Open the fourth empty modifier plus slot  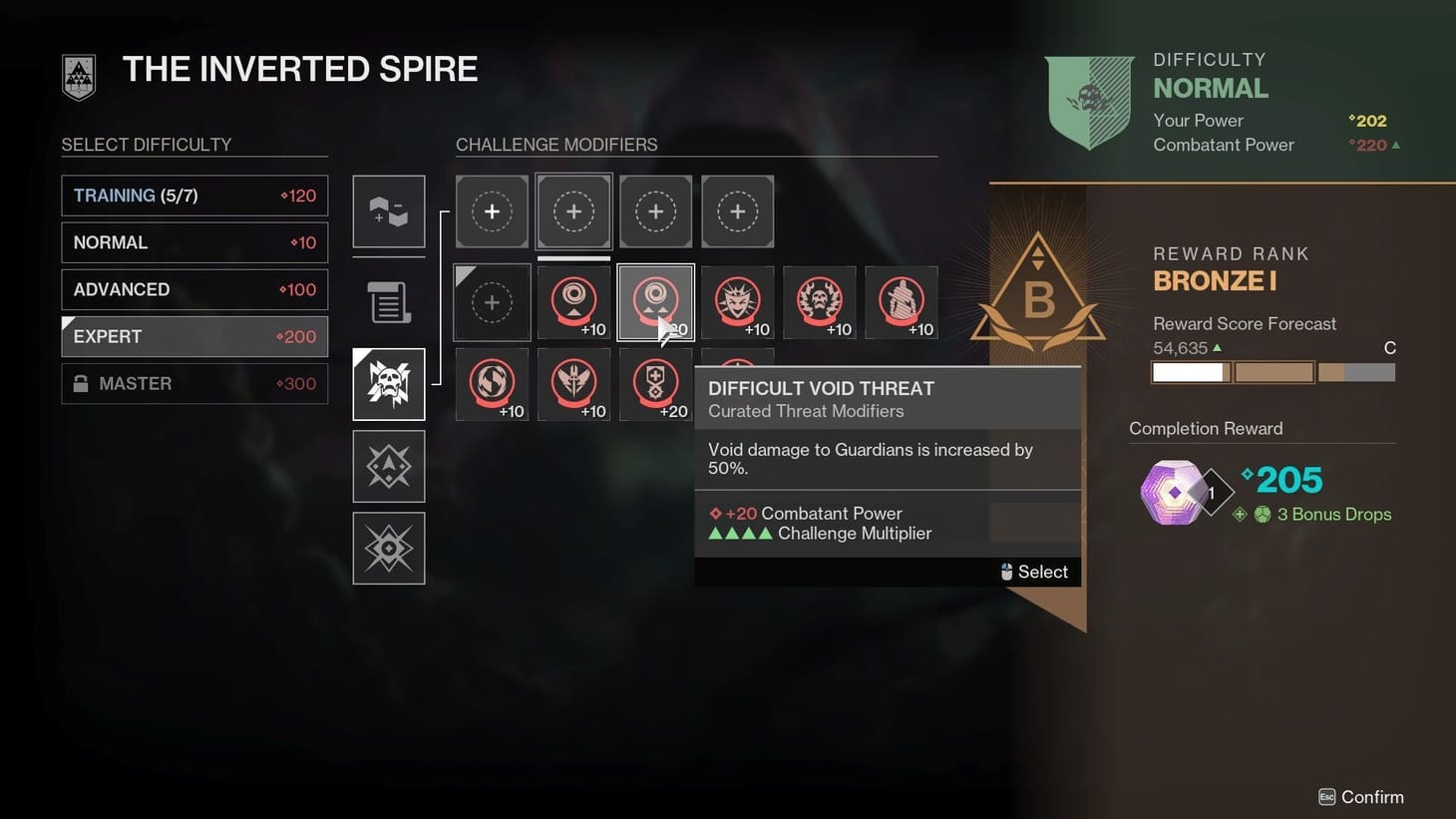tap(737, 210)
